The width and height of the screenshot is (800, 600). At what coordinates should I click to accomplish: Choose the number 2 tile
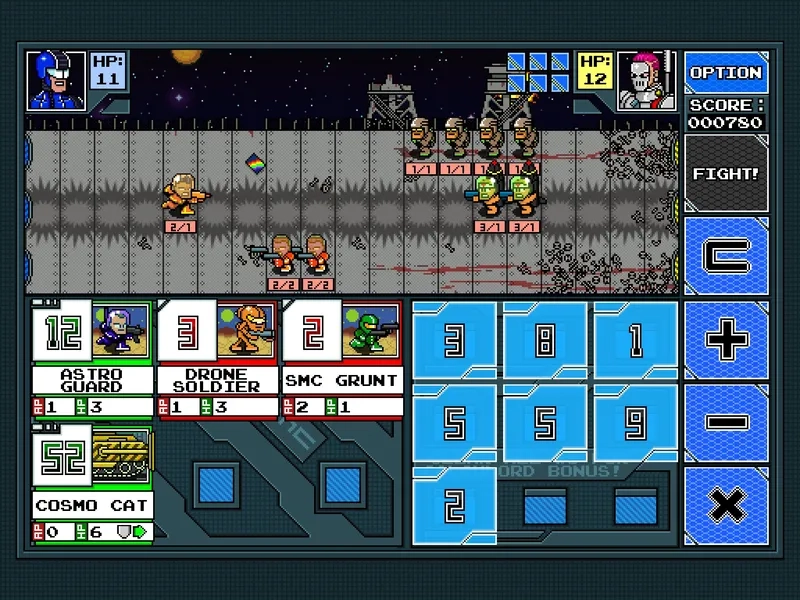click(454, 506)
